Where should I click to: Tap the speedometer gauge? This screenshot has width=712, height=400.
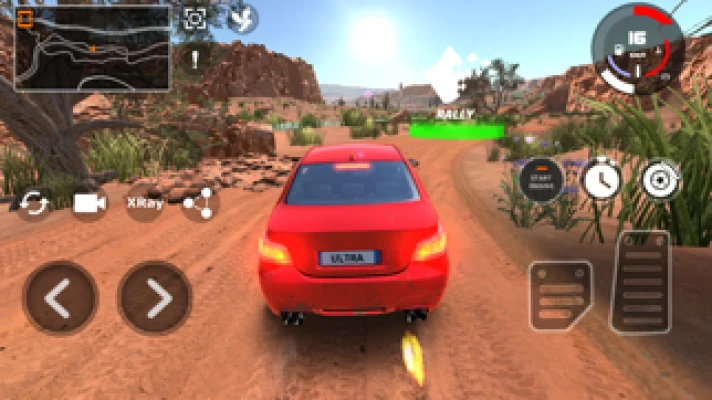click(638, 46)
